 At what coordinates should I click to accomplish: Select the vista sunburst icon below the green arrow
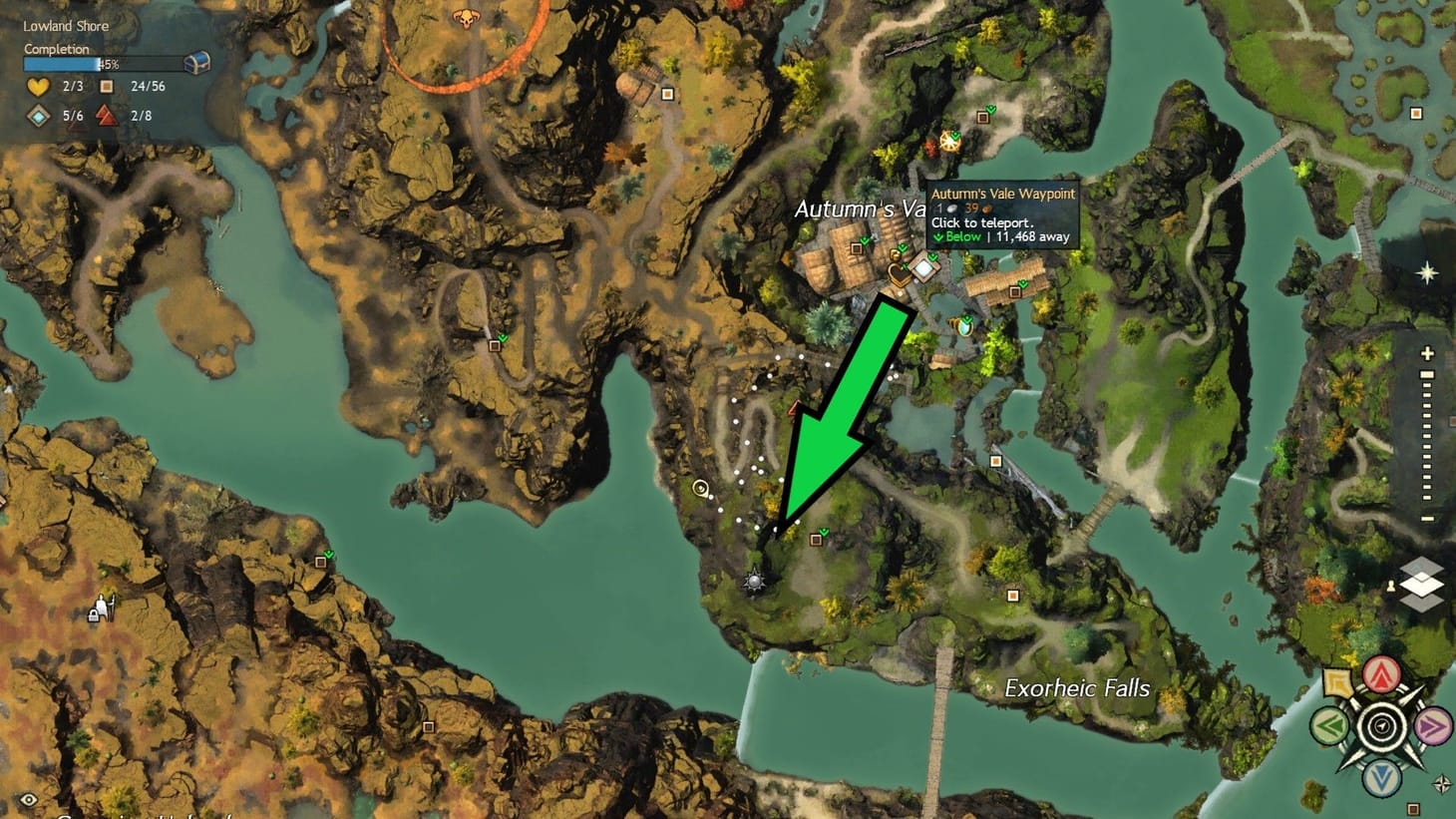(x=755, y=580)
